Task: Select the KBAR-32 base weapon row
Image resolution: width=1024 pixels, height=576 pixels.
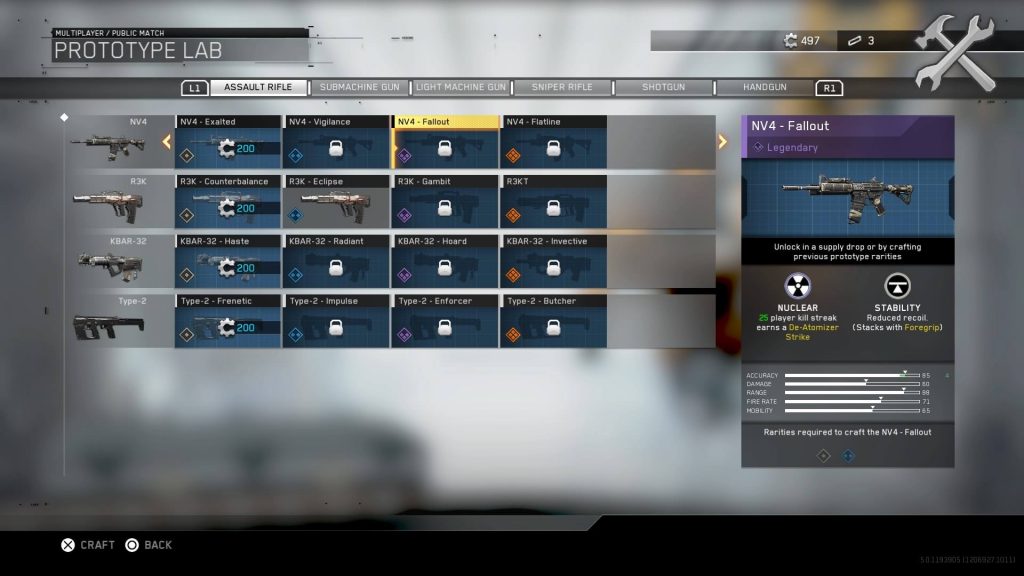Action: [112, 262]
